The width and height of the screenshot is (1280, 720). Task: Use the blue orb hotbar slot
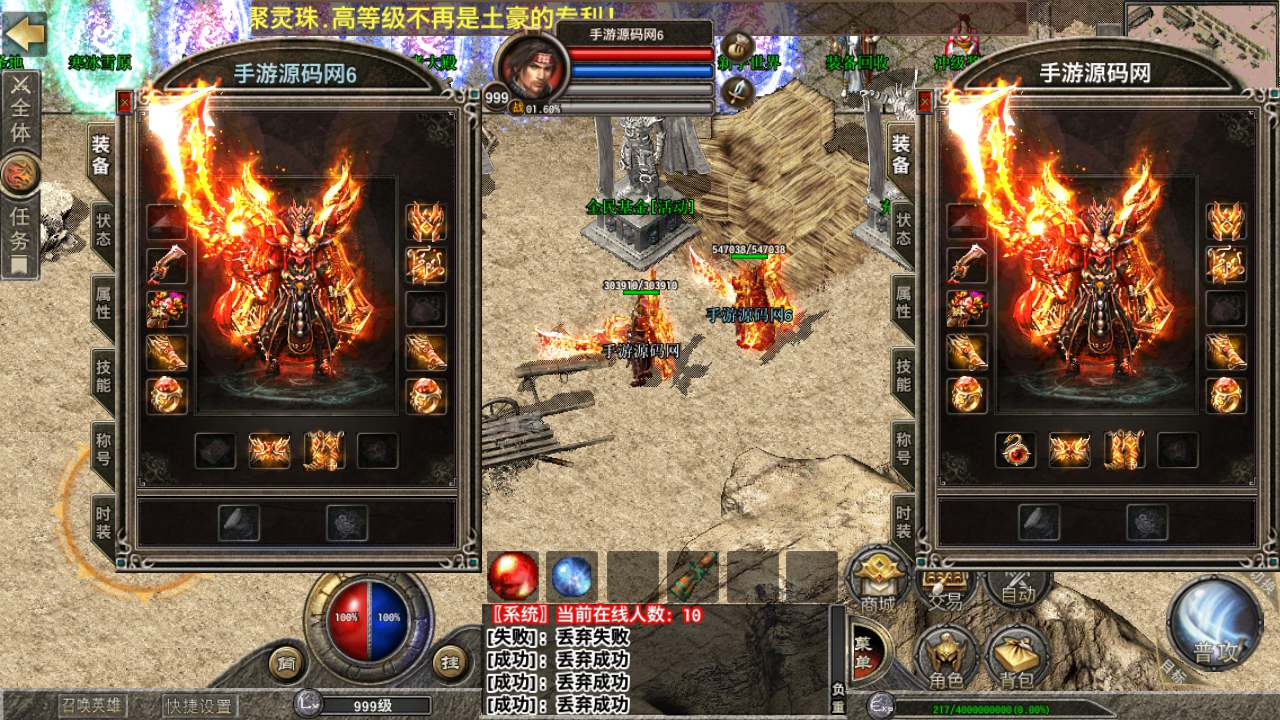(572, 576)
